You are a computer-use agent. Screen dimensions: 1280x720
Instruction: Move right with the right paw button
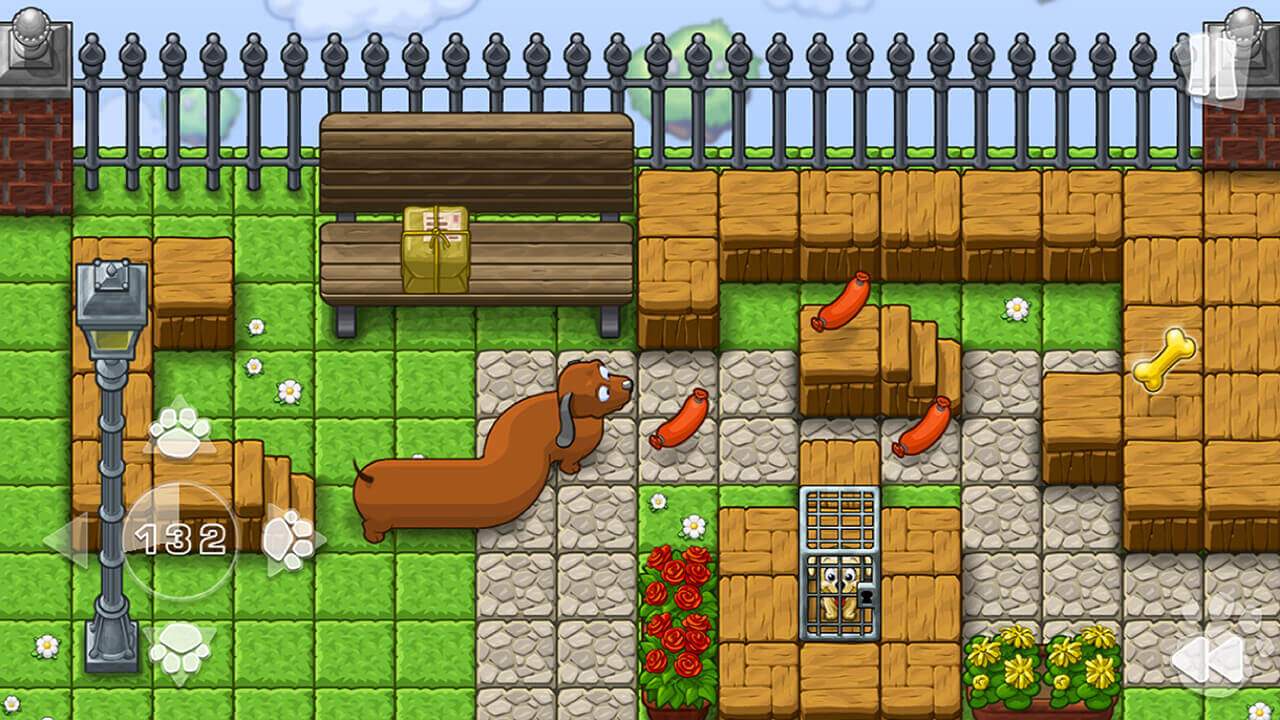[288, 541]
